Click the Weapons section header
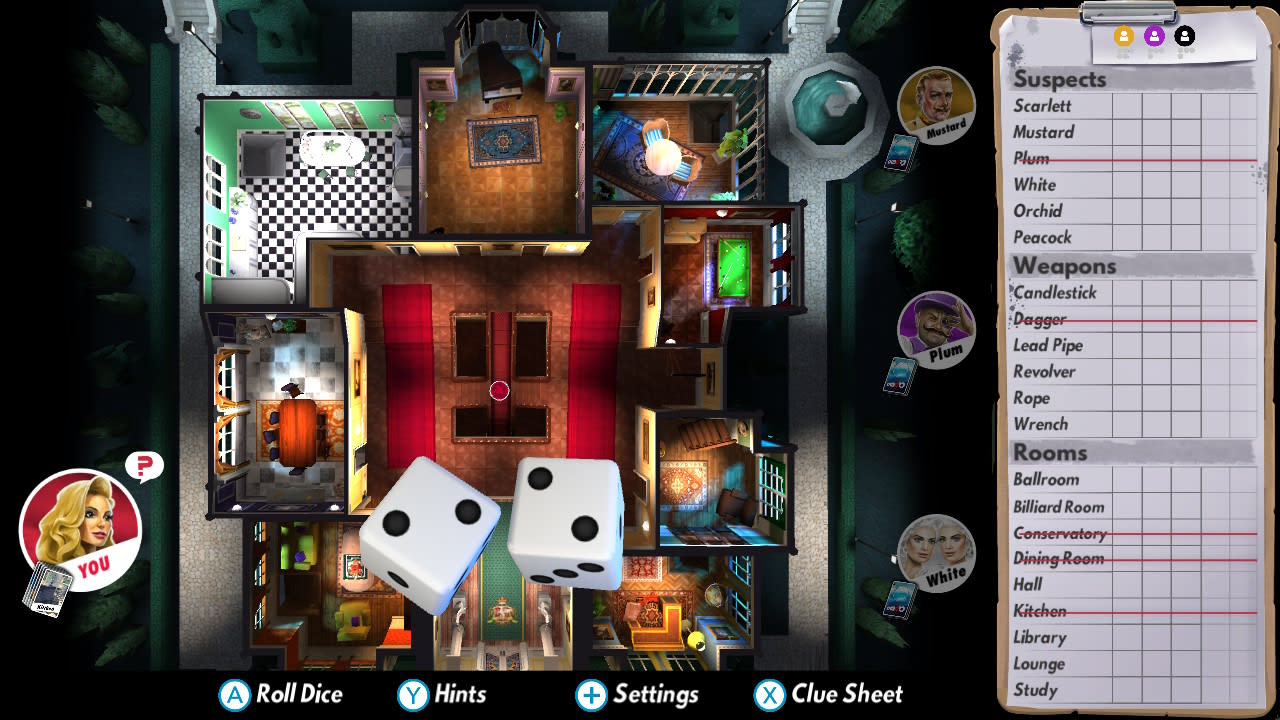The height and width of the screenshot is (720, 1280). pos(1065,265)
